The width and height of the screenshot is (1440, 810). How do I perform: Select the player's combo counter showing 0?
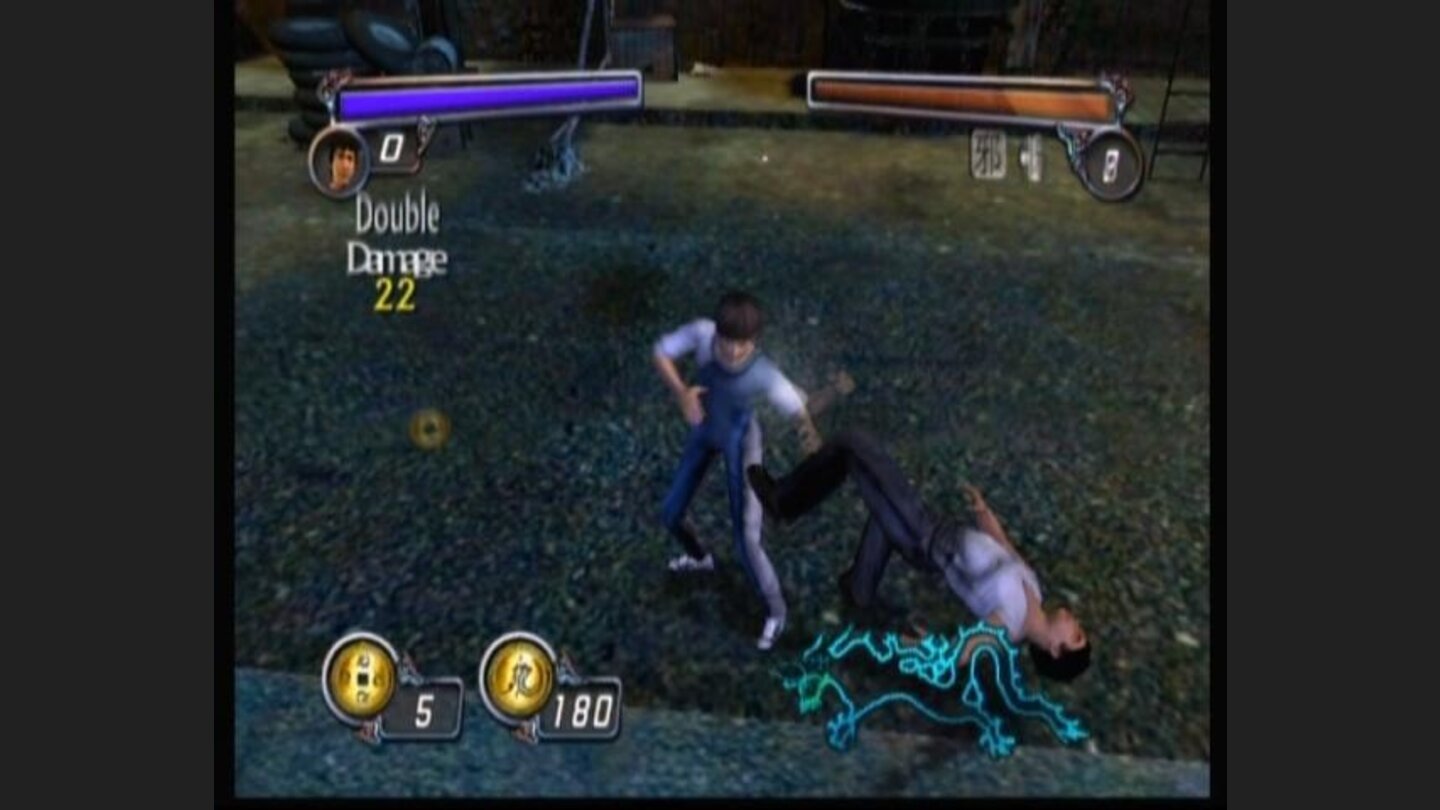pos(391,145)
